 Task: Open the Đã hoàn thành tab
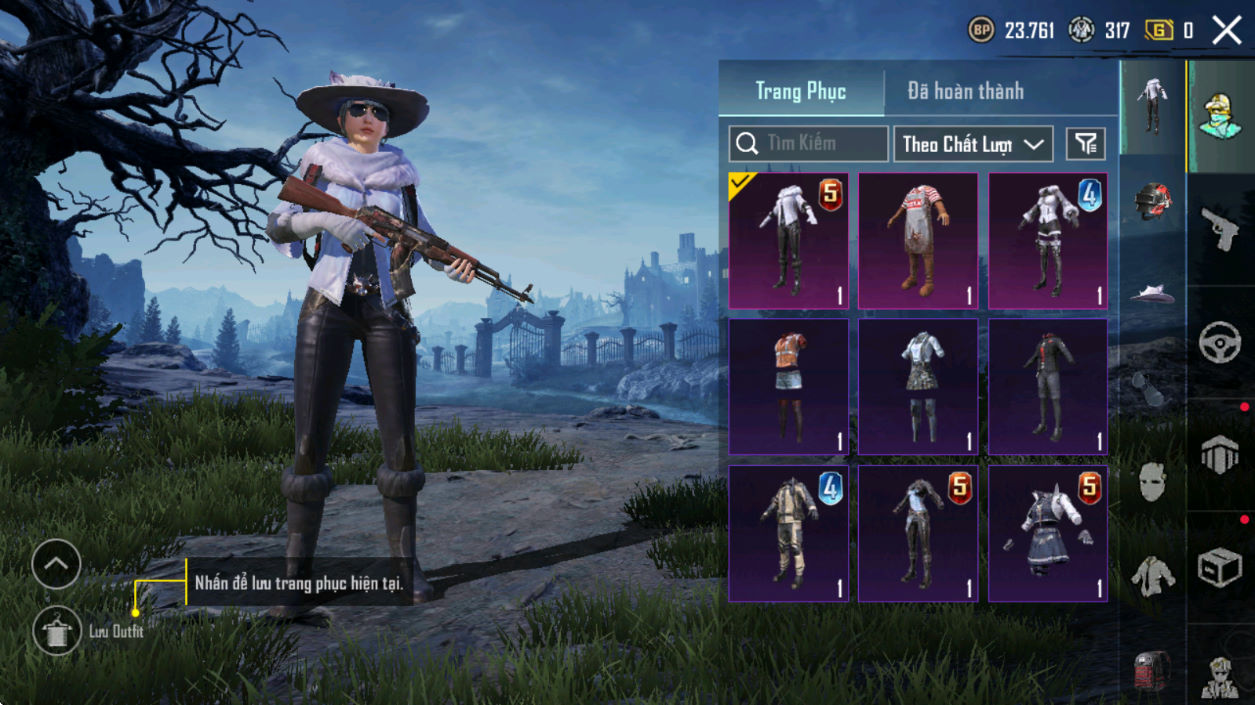(x=965, y=92)
